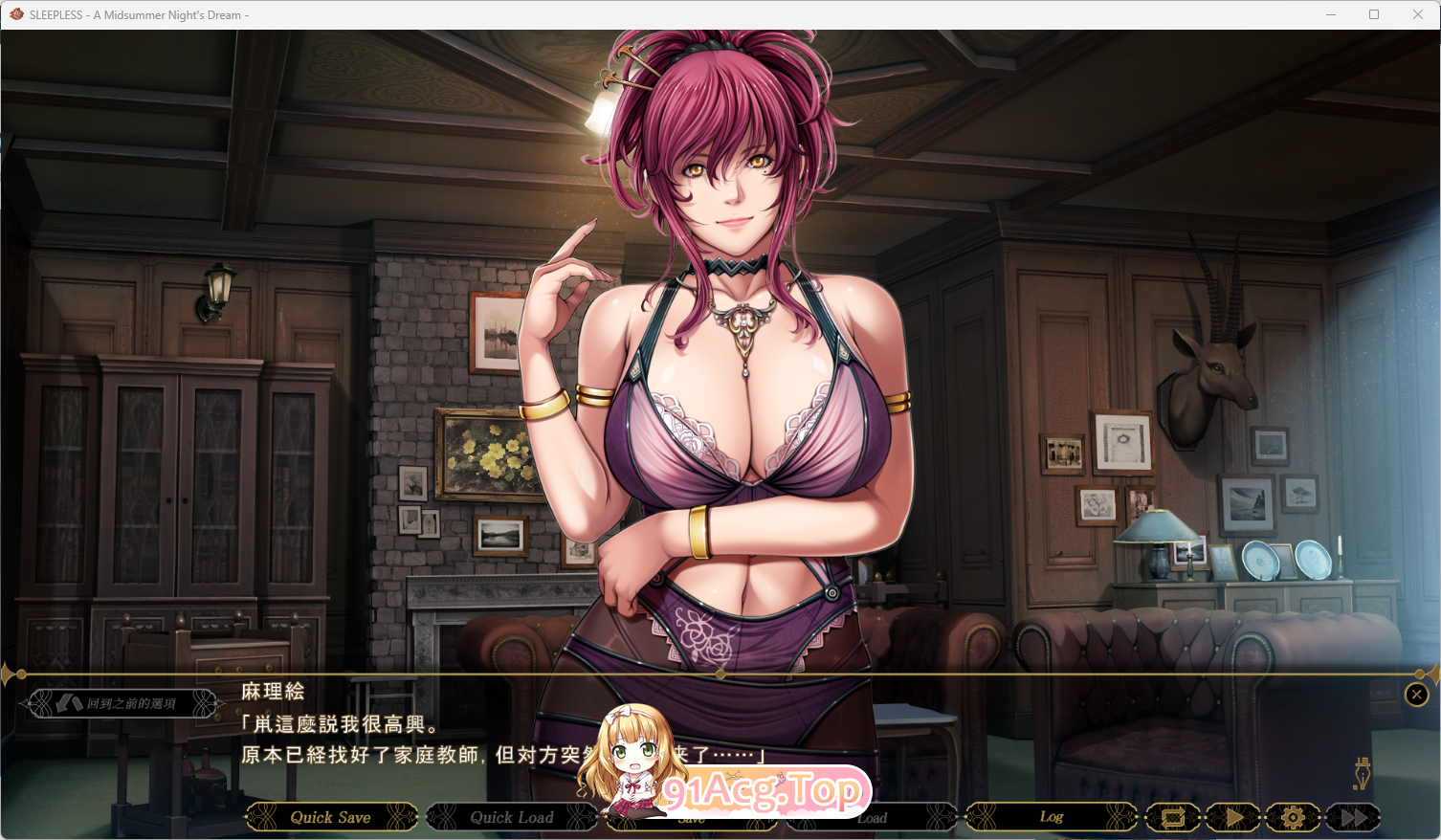Start auto-play using the play triangle icon
The height and width of the screenshot is (840, 1441).
[1233, 817]
